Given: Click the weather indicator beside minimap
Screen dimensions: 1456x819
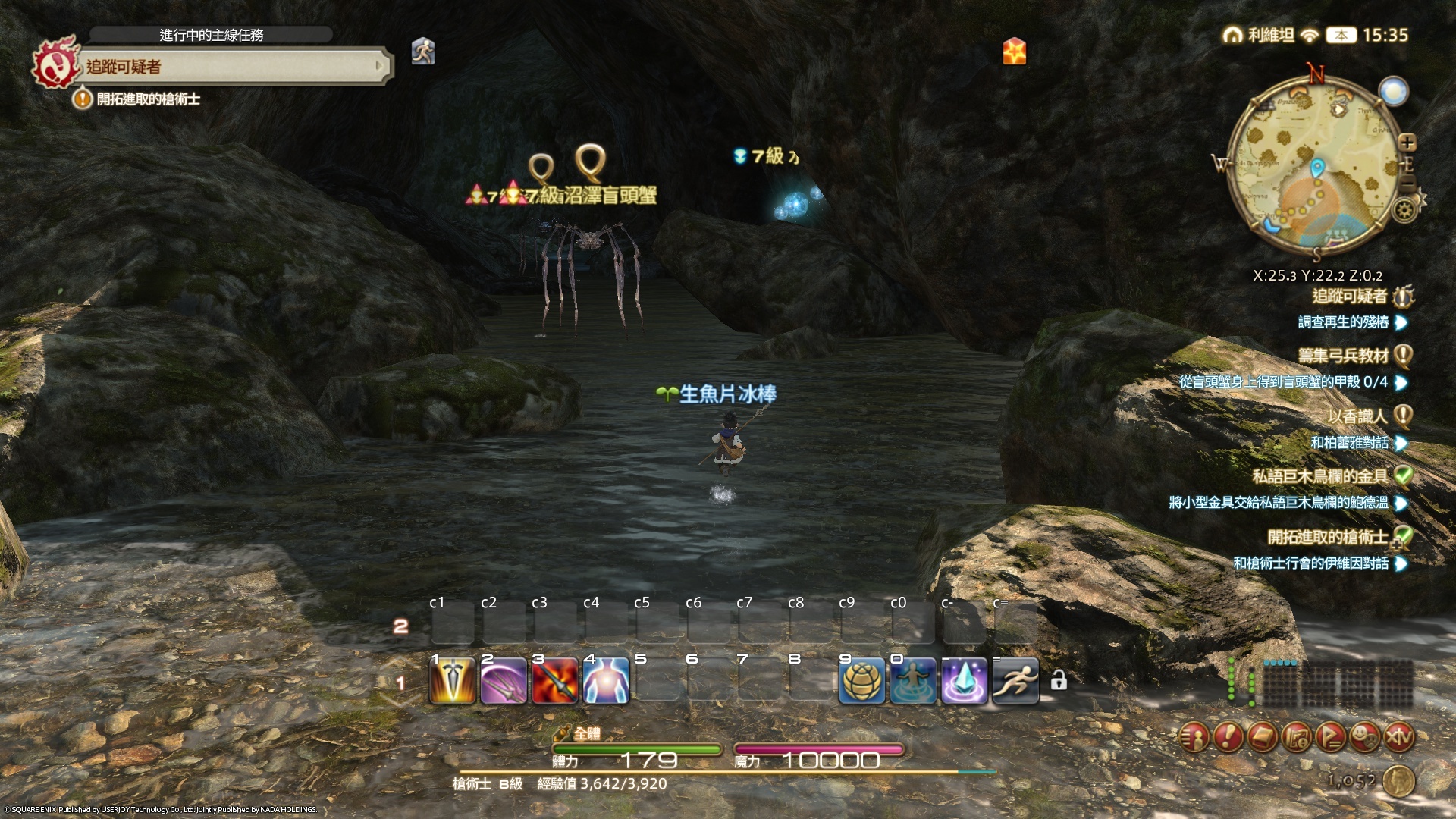Looking at the screenshot, I should tap(1394, 92).
